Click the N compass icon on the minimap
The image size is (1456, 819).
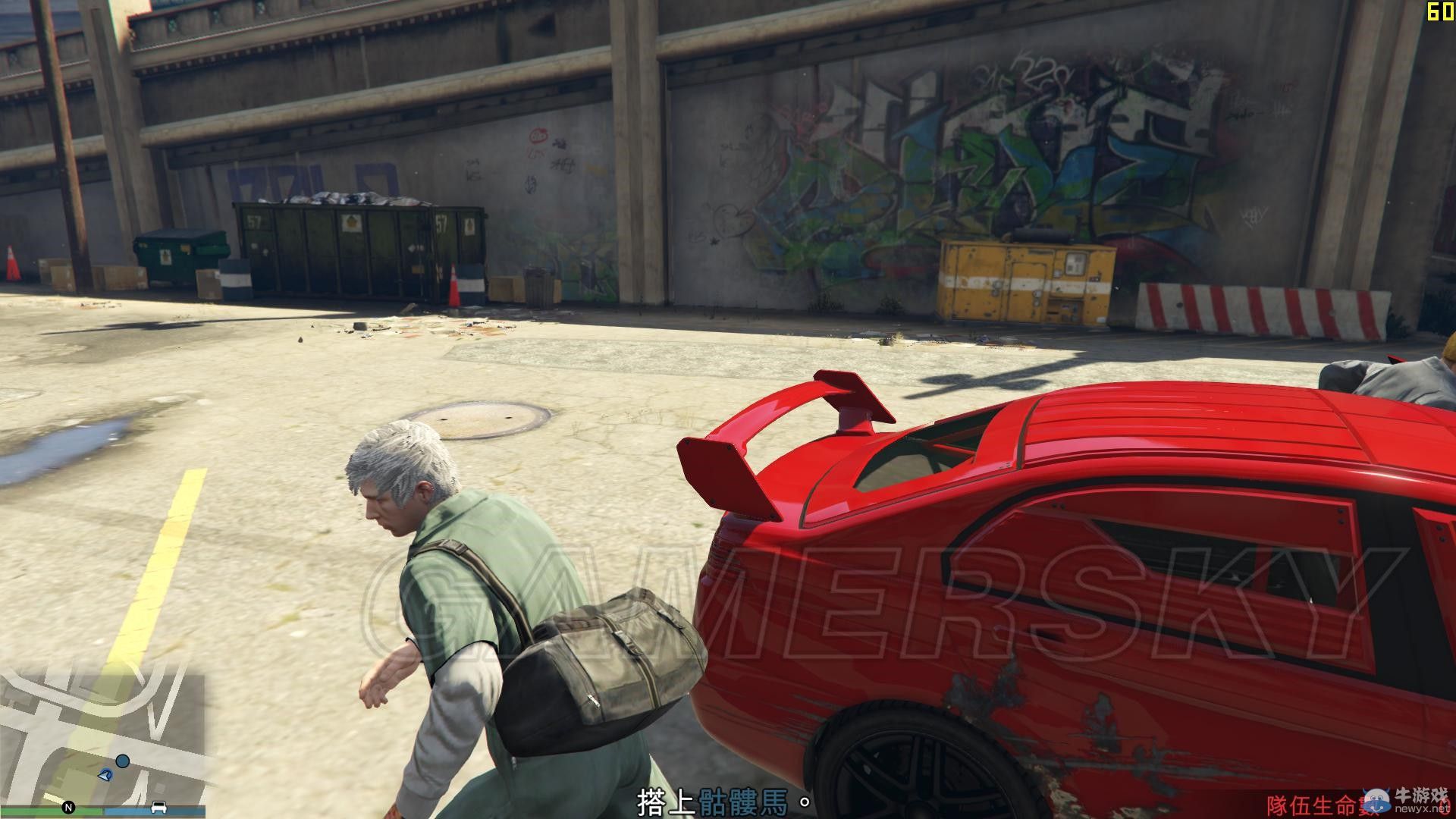(70, 806)
